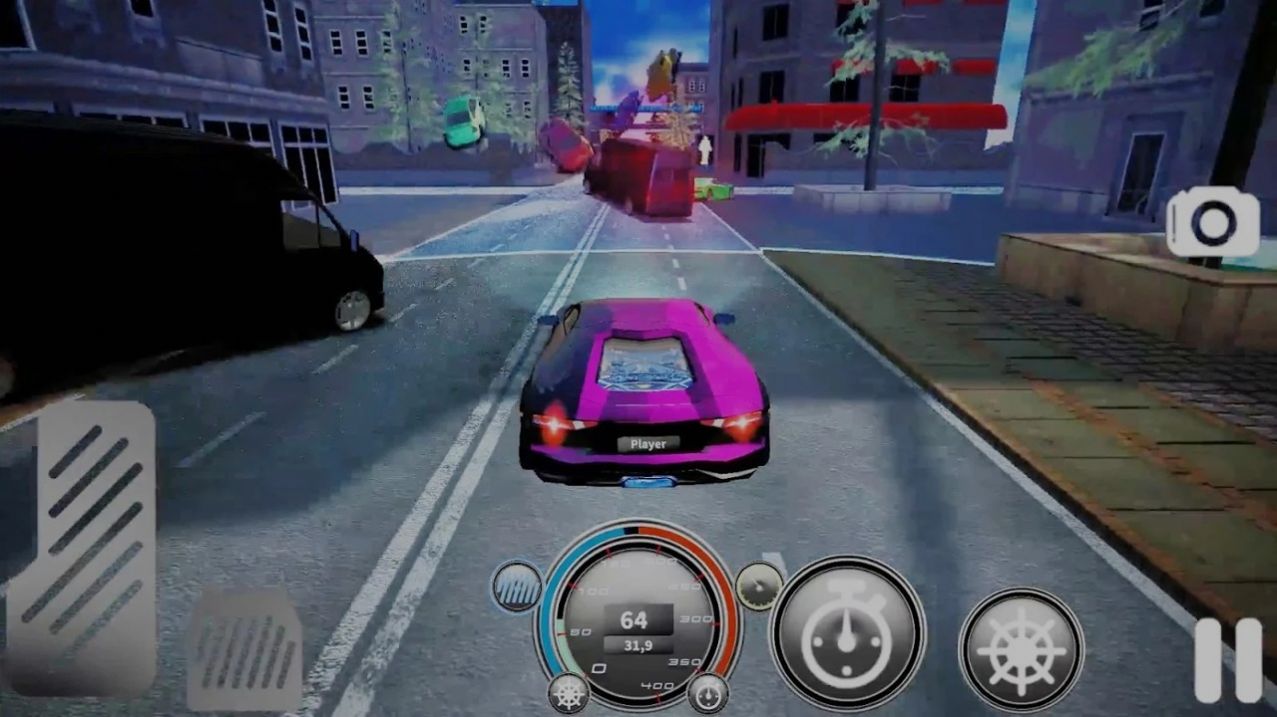Pause the game
Image resolution: width=1277 pixels, height=717 pixels.
1228,660
